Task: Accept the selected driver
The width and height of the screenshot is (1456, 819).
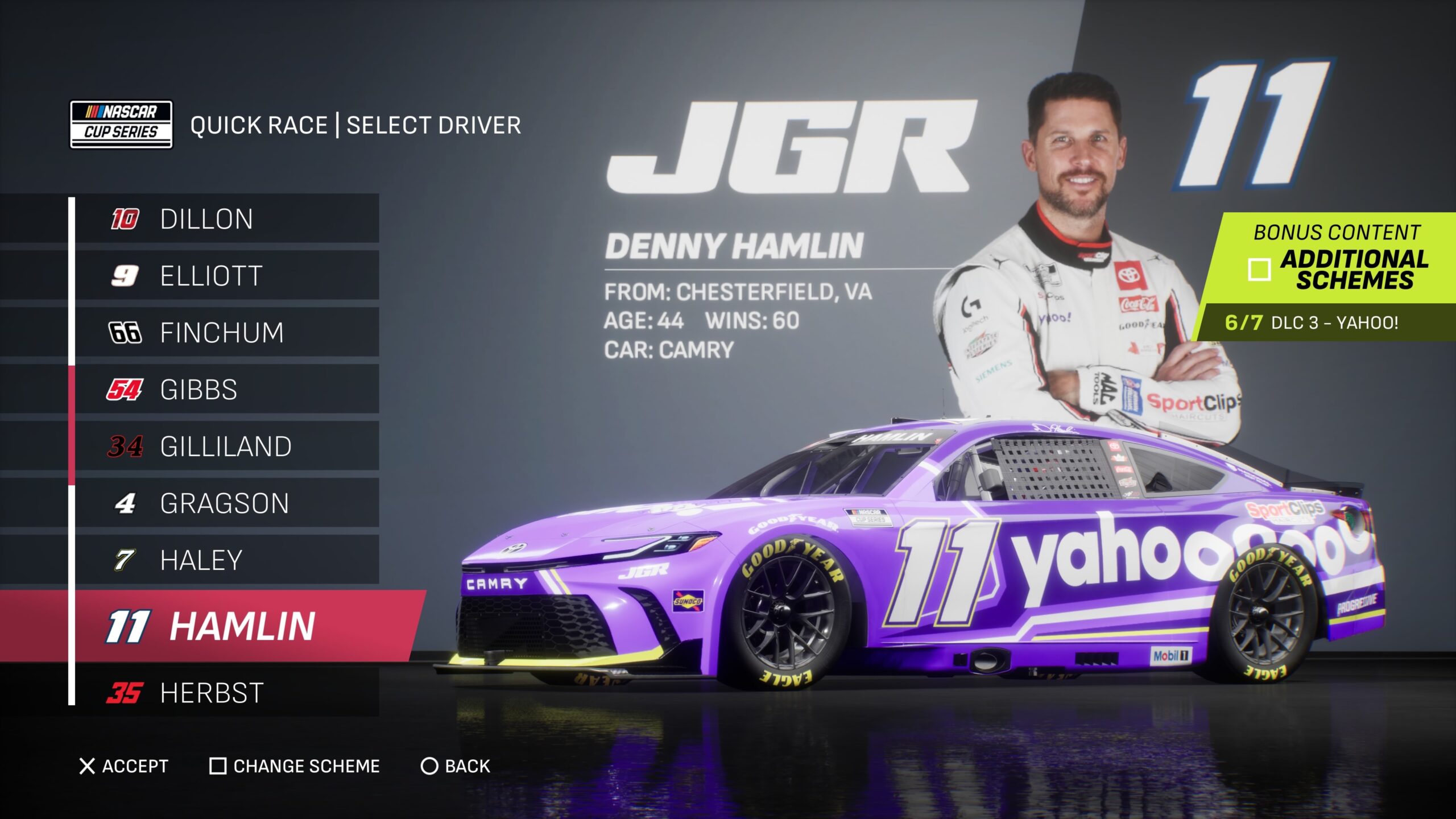Action: pos(124,766)
